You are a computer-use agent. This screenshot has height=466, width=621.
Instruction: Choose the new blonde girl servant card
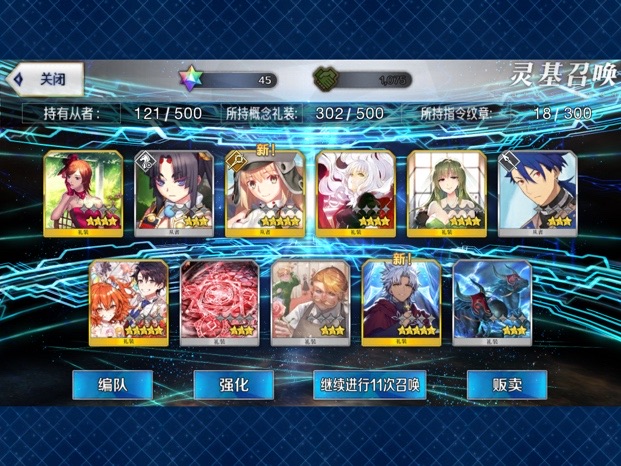click(265, 193)
